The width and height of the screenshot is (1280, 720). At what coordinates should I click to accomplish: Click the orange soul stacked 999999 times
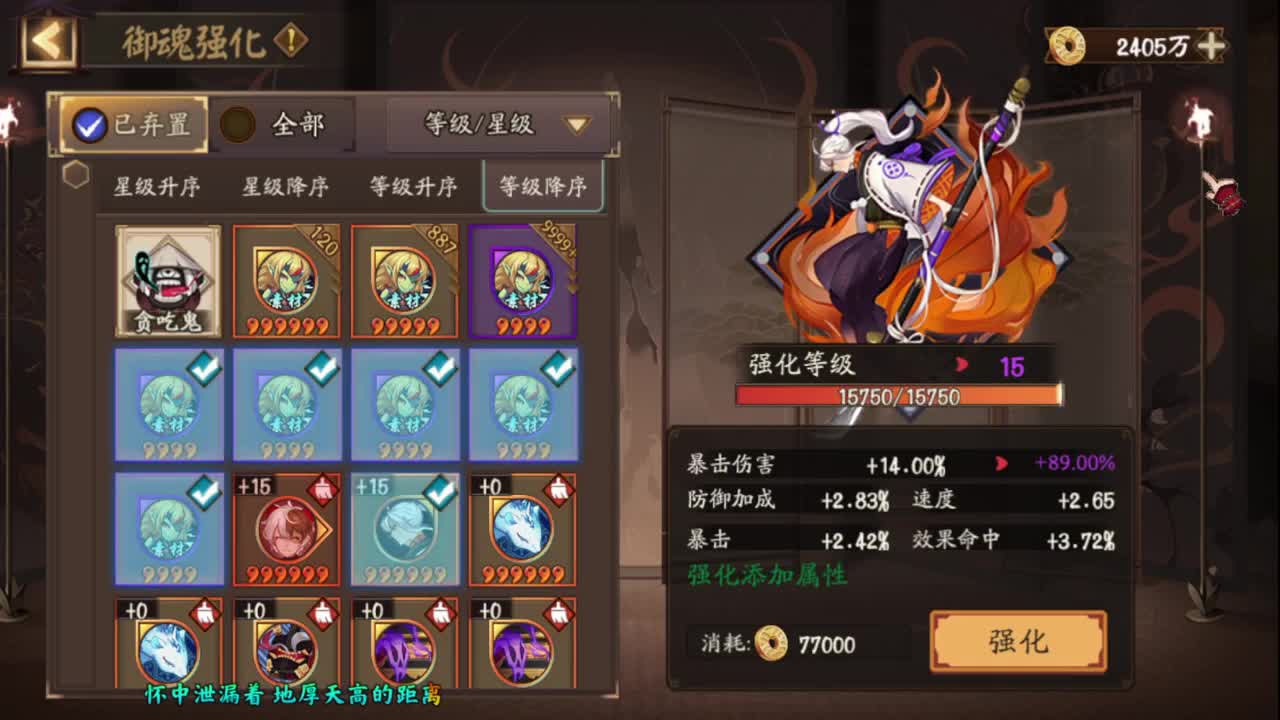tap(287, 280)
